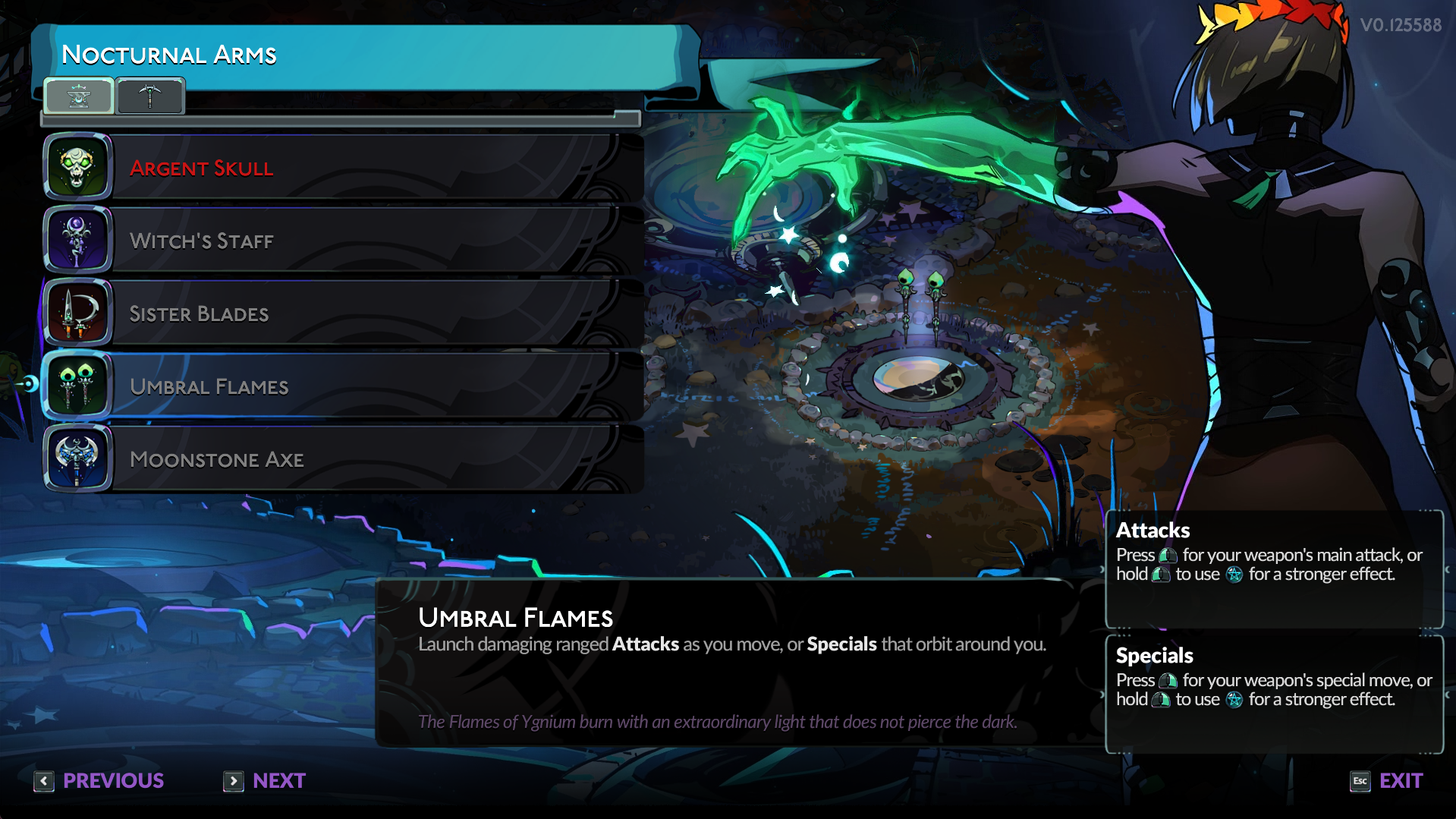Click the Sister Blades icon
Viewport: 1456px width, 819px height.
pos(77,313)
